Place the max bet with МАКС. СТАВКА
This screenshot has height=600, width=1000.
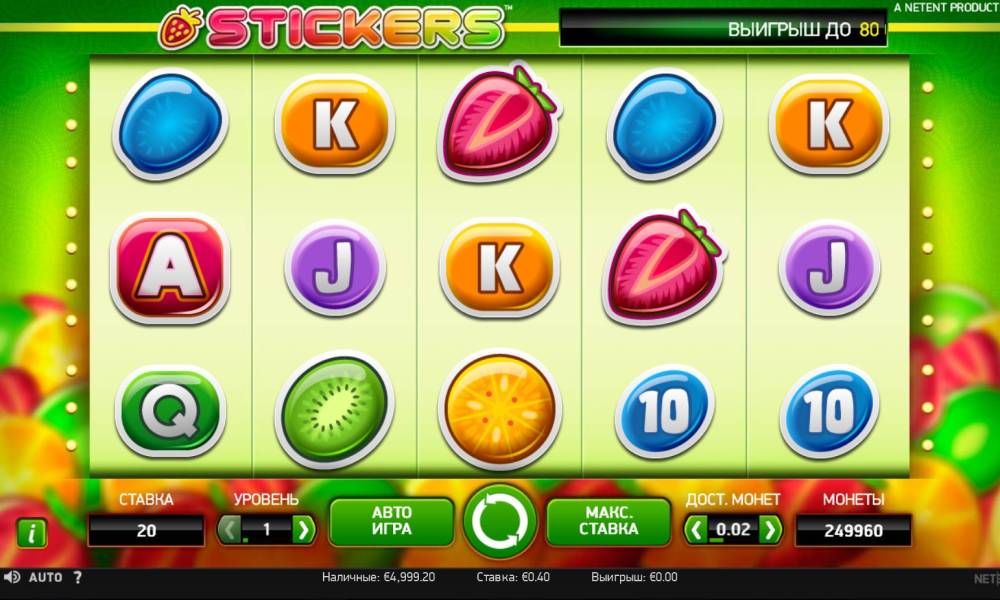(x=608, y=521)
